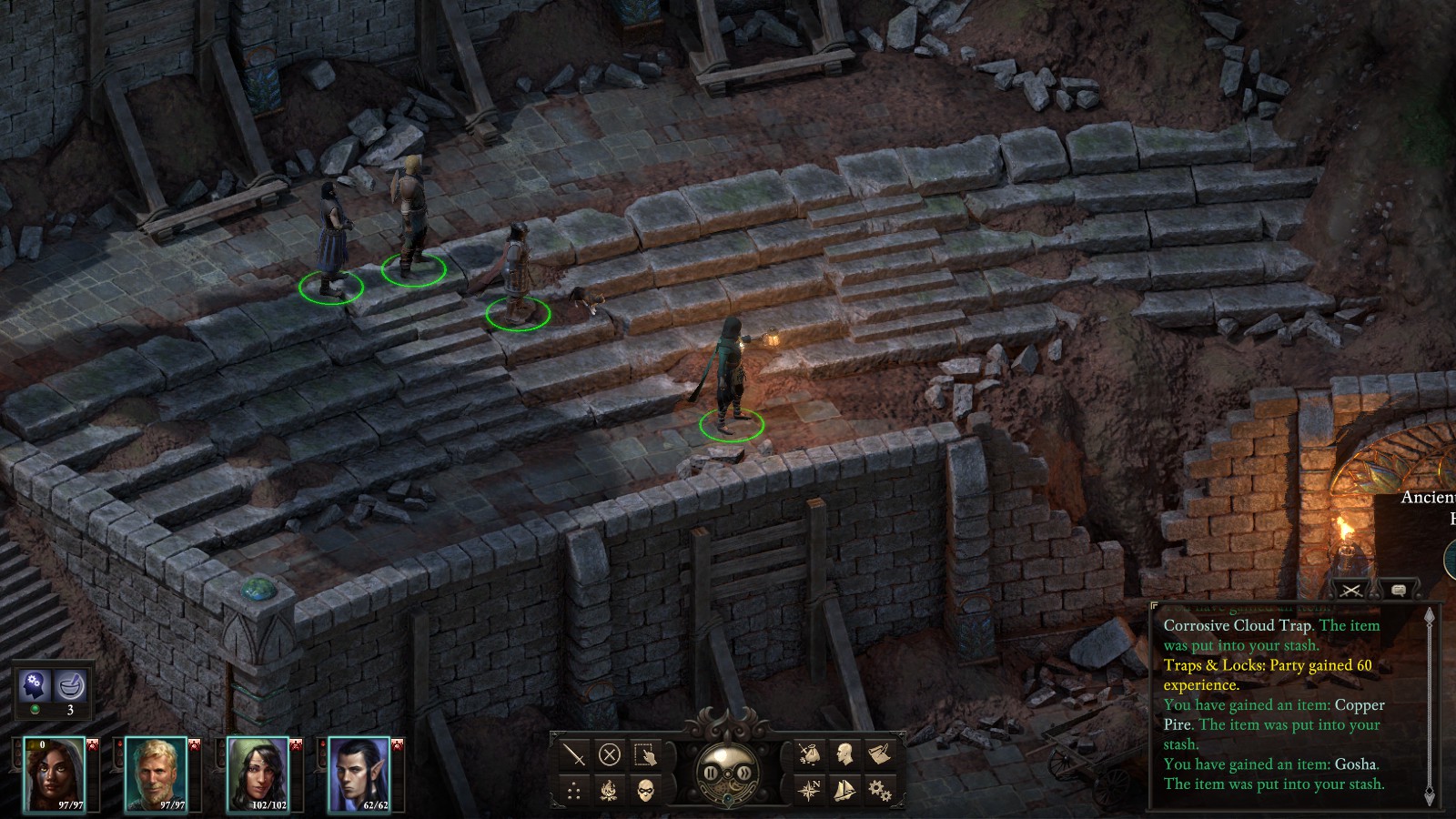This screenshot has width=1456, height=819.
Task: Click the campfire rest button
Action: click(610, 790)
